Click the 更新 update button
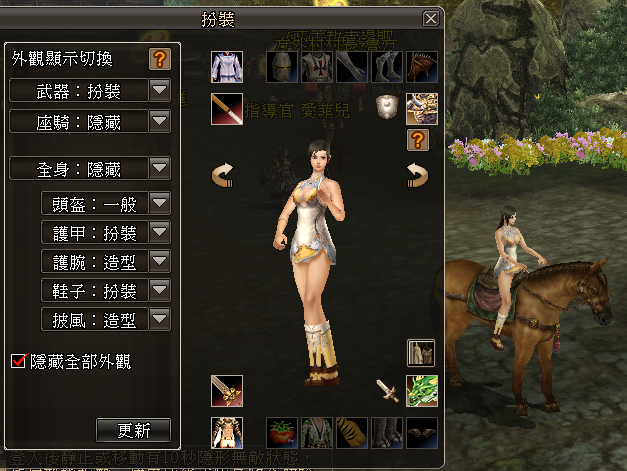This screenshot has height=471, width=627. (x=134, y=431)
